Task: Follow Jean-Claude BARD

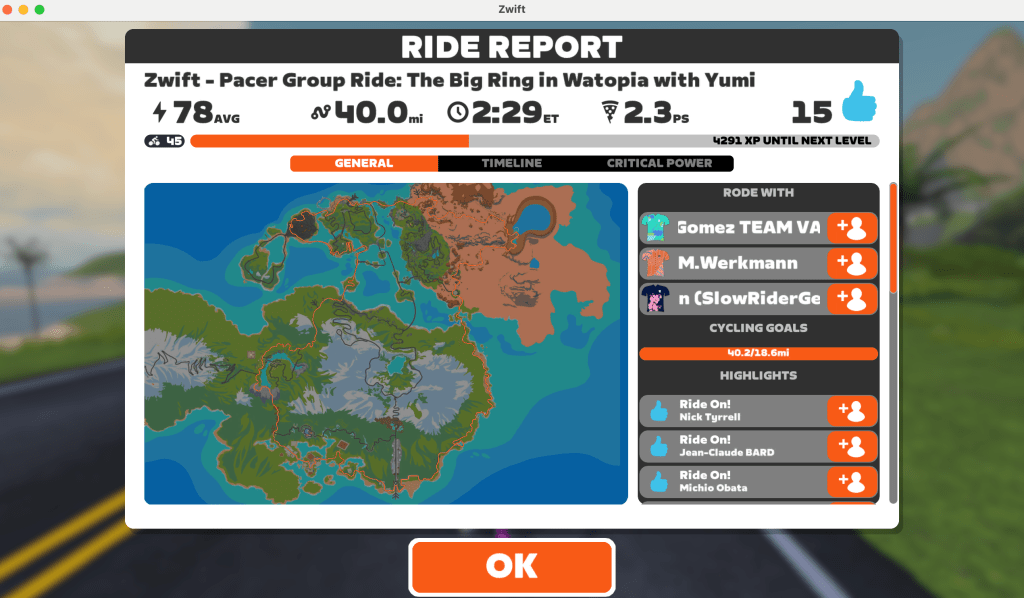Action: pos(853,446)
